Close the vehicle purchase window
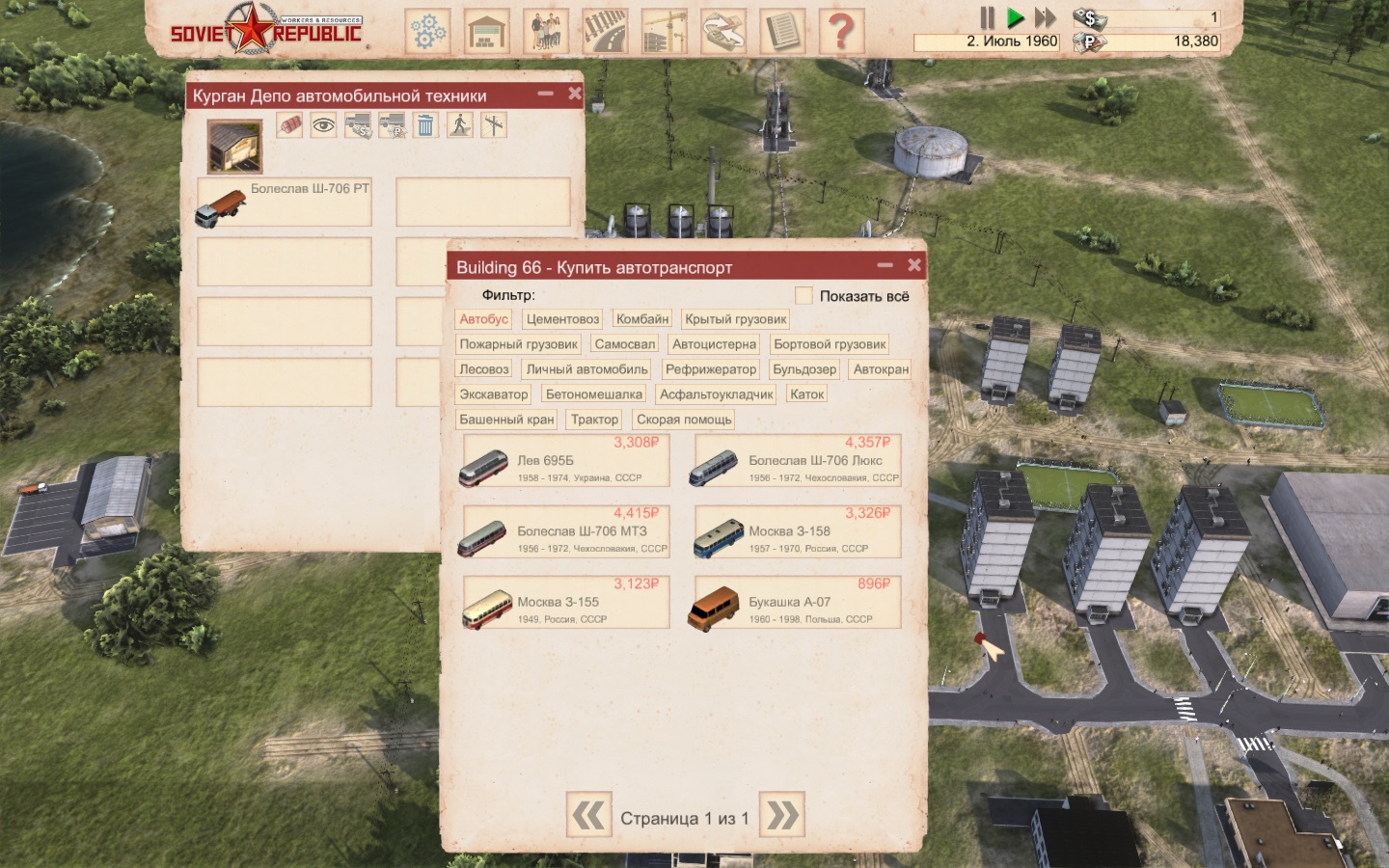 pyautogui.click(x=913, y=265)
